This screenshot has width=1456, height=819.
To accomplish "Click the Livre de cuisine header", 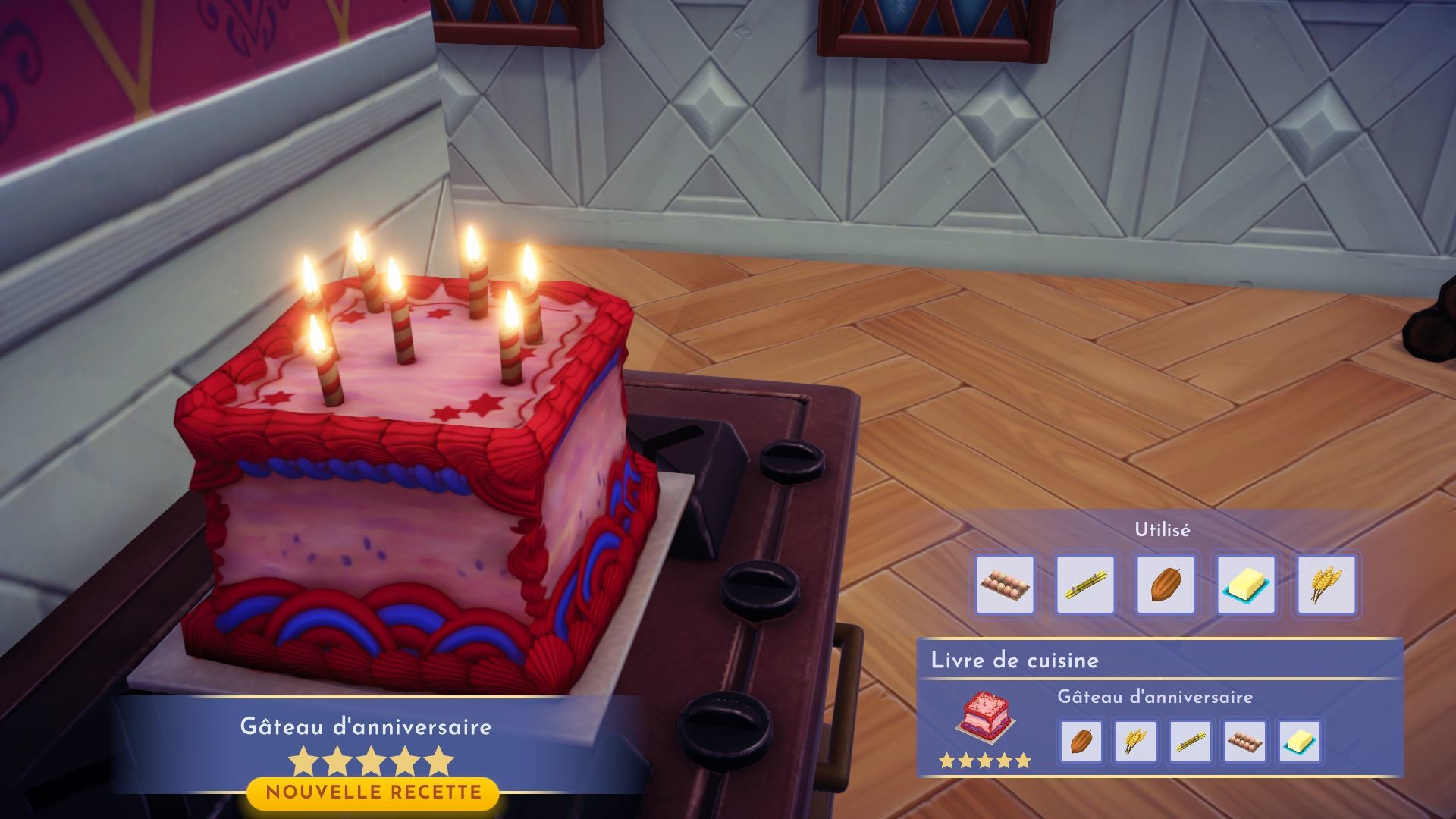I will [1015, 660].
